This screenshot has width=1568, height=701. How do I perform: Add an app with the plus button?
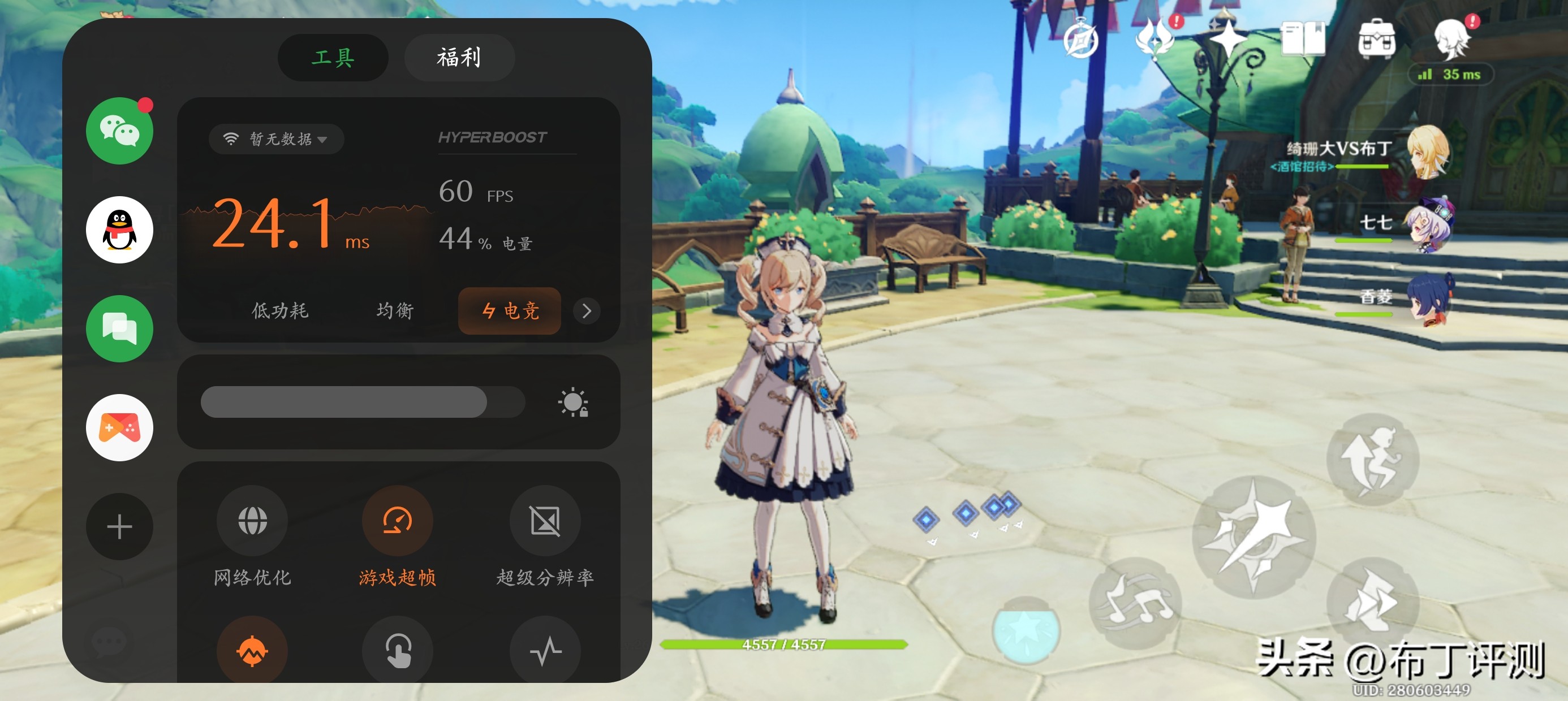(119, 526)
